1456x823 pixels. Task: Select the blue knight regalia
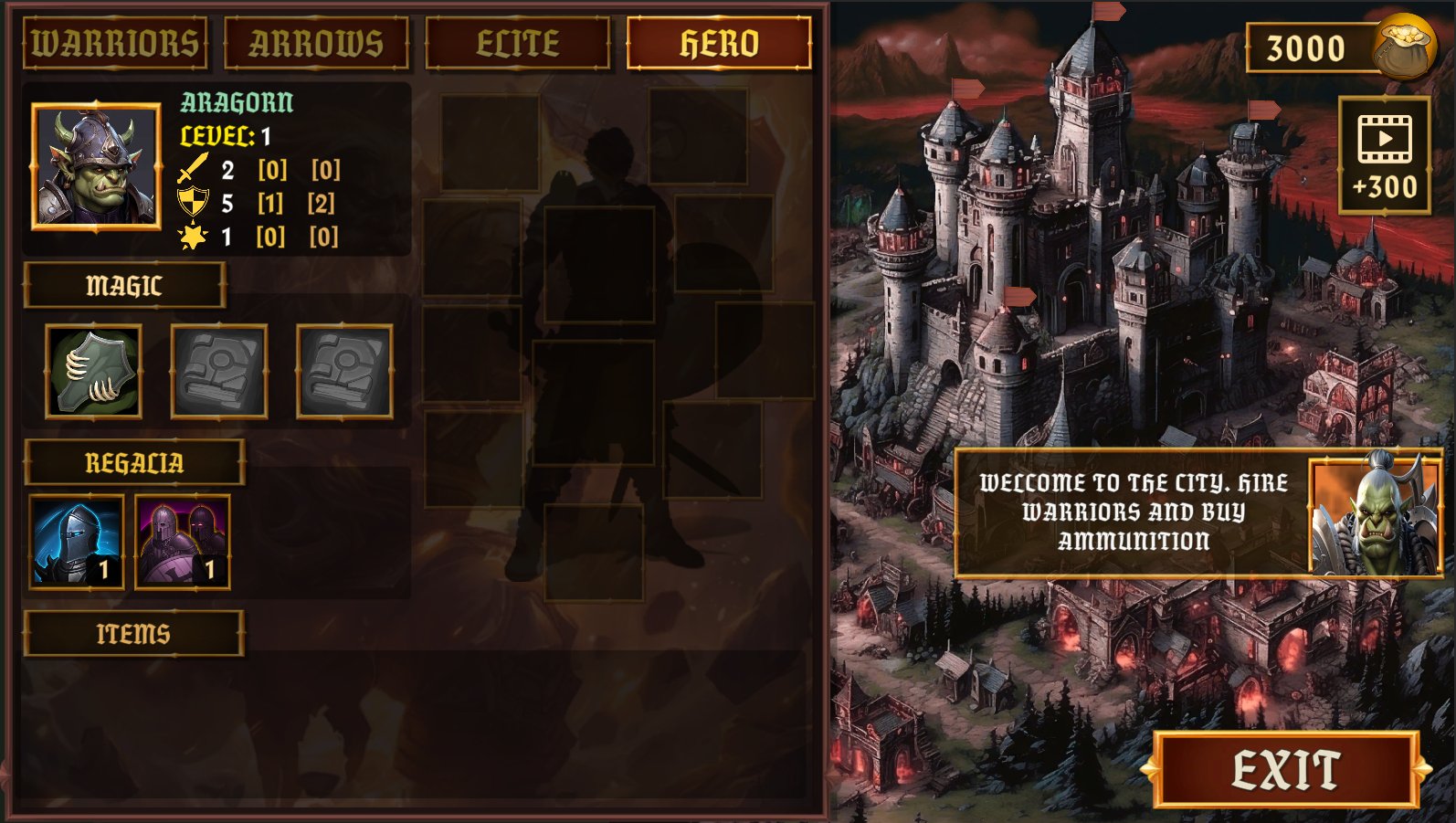point(76,541)
